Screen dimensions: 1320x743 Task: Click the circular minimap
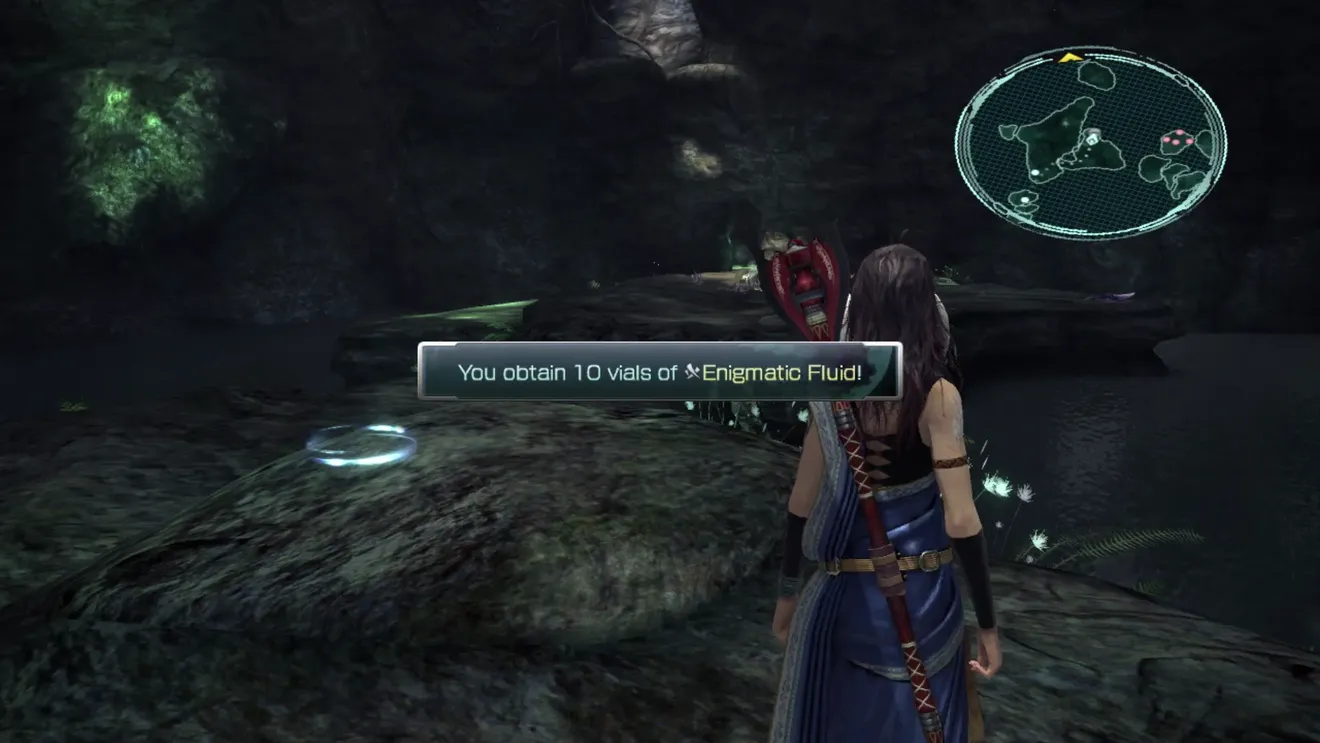(1090, 141)
